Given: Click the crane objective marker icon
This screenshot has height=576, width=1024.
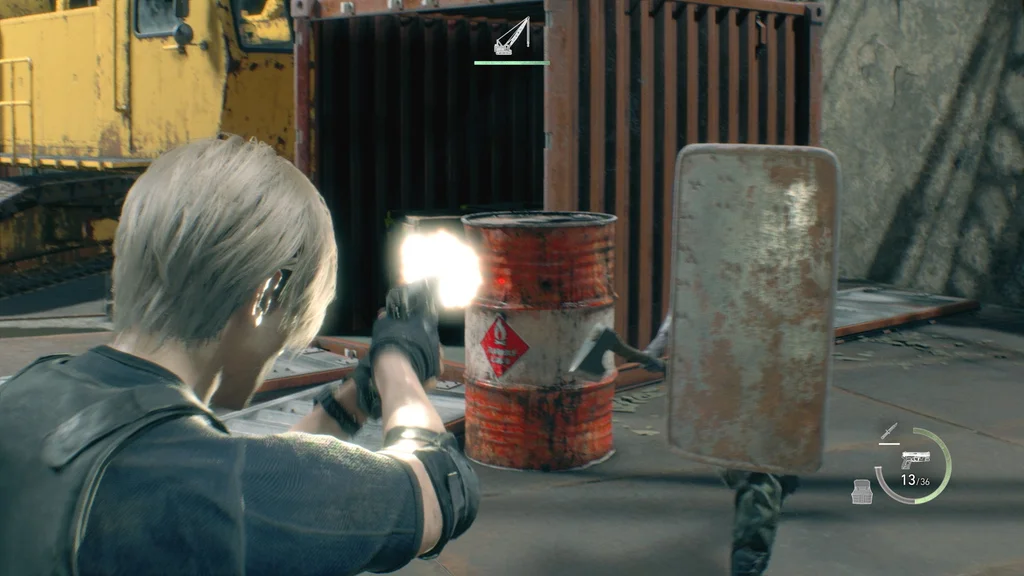Looking at the screenshot, I should coord(511,37).
